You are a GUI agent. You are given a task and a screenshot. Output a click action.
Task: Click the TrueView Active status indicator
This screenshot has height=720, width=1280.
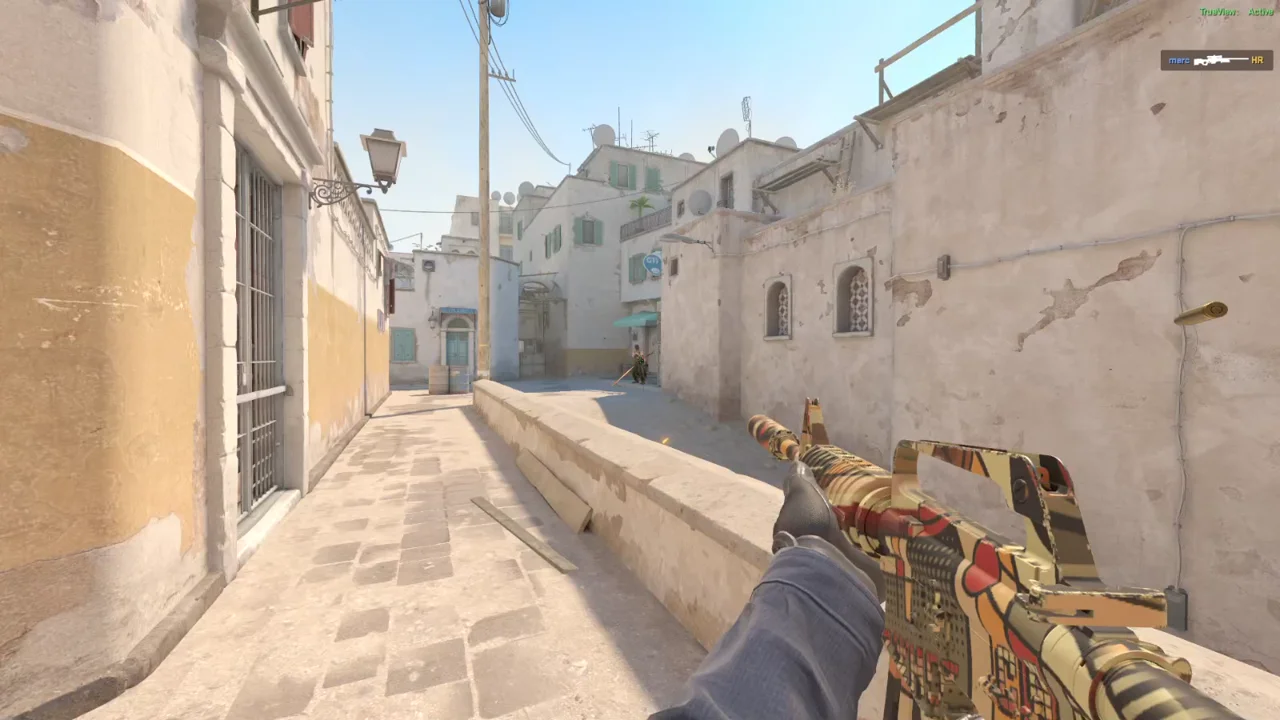click(x=1236, y=12)
